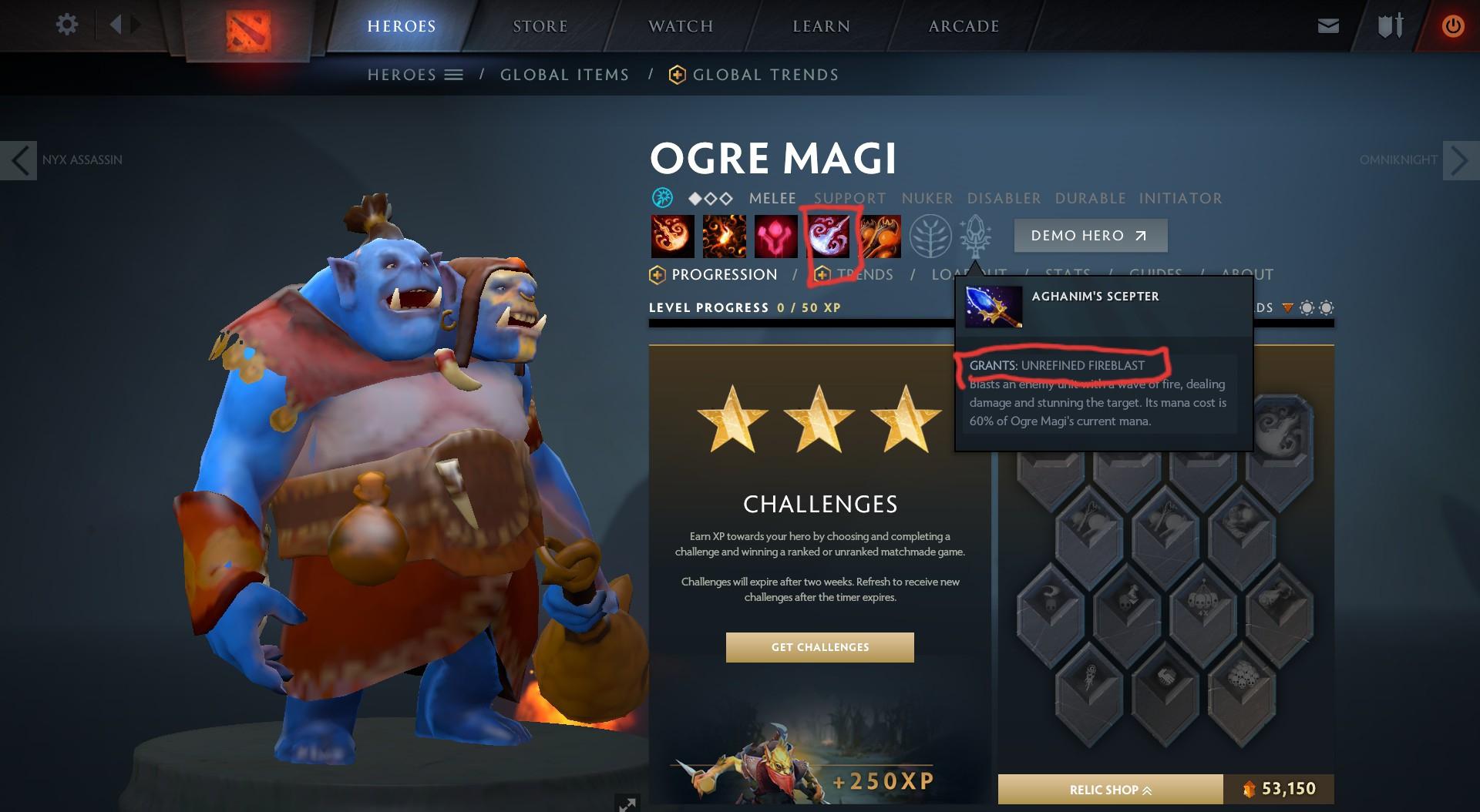Click the Aghanim's Scepter upgrade icon
The width and height of the screenshot is (1480, 812).
pyautogui.click(x=977, y=237)
